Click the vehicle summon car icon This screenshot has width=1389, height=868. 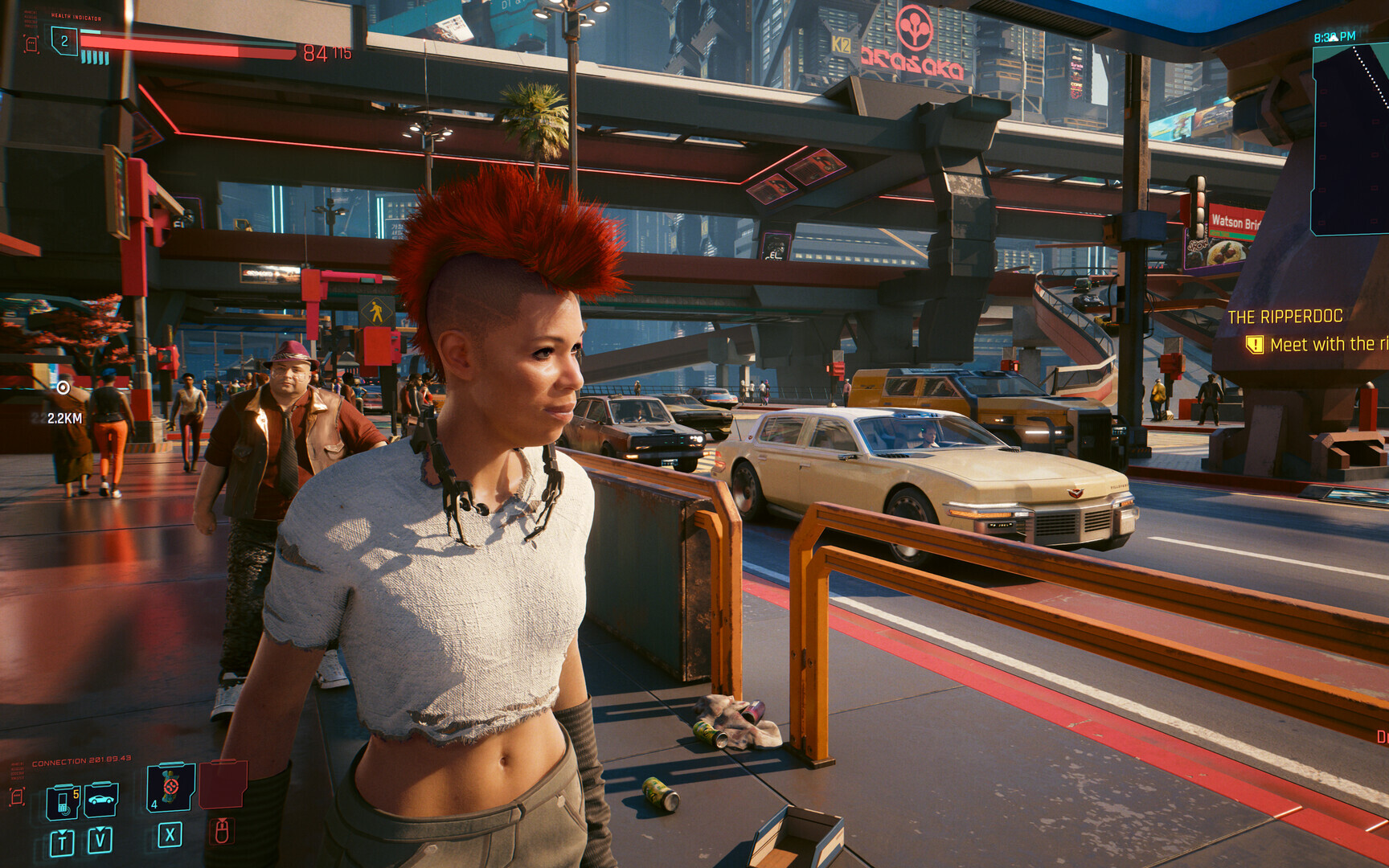tap(100, 800)
